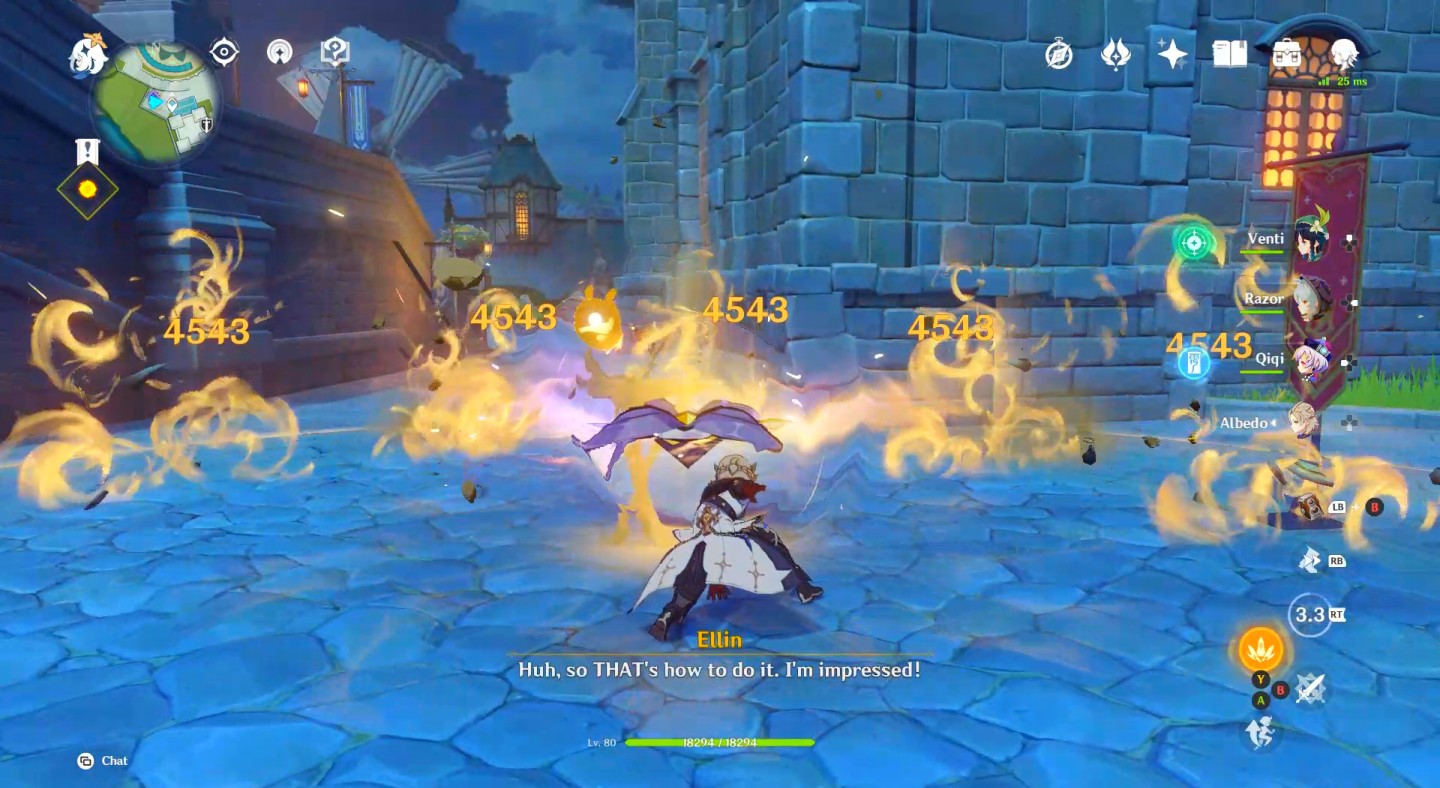1440x788 pixels.
Task: Activate the glowing orange Elemental Burst
Action: 1261,650
